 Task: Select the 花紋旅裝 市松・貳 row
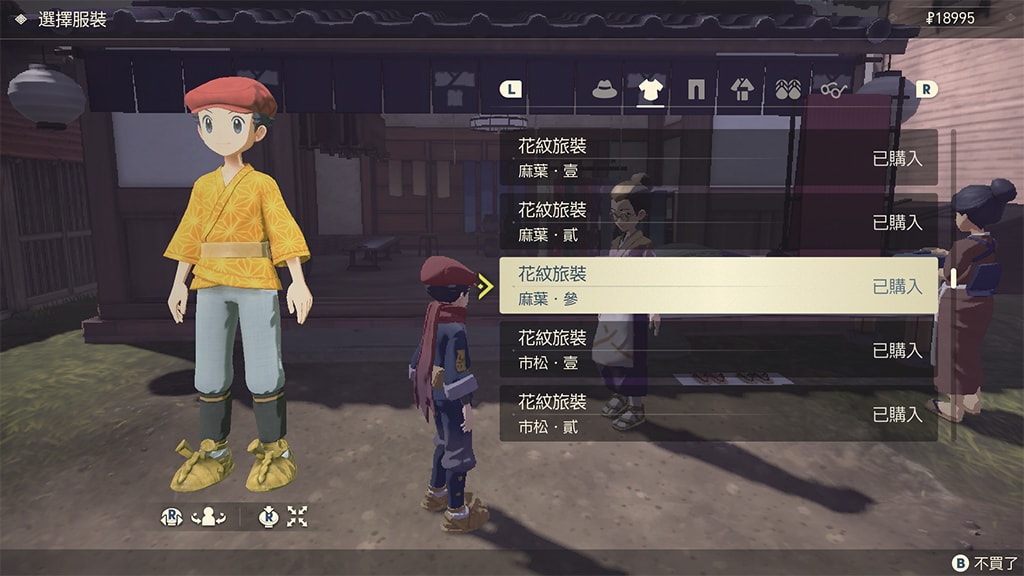718,414
